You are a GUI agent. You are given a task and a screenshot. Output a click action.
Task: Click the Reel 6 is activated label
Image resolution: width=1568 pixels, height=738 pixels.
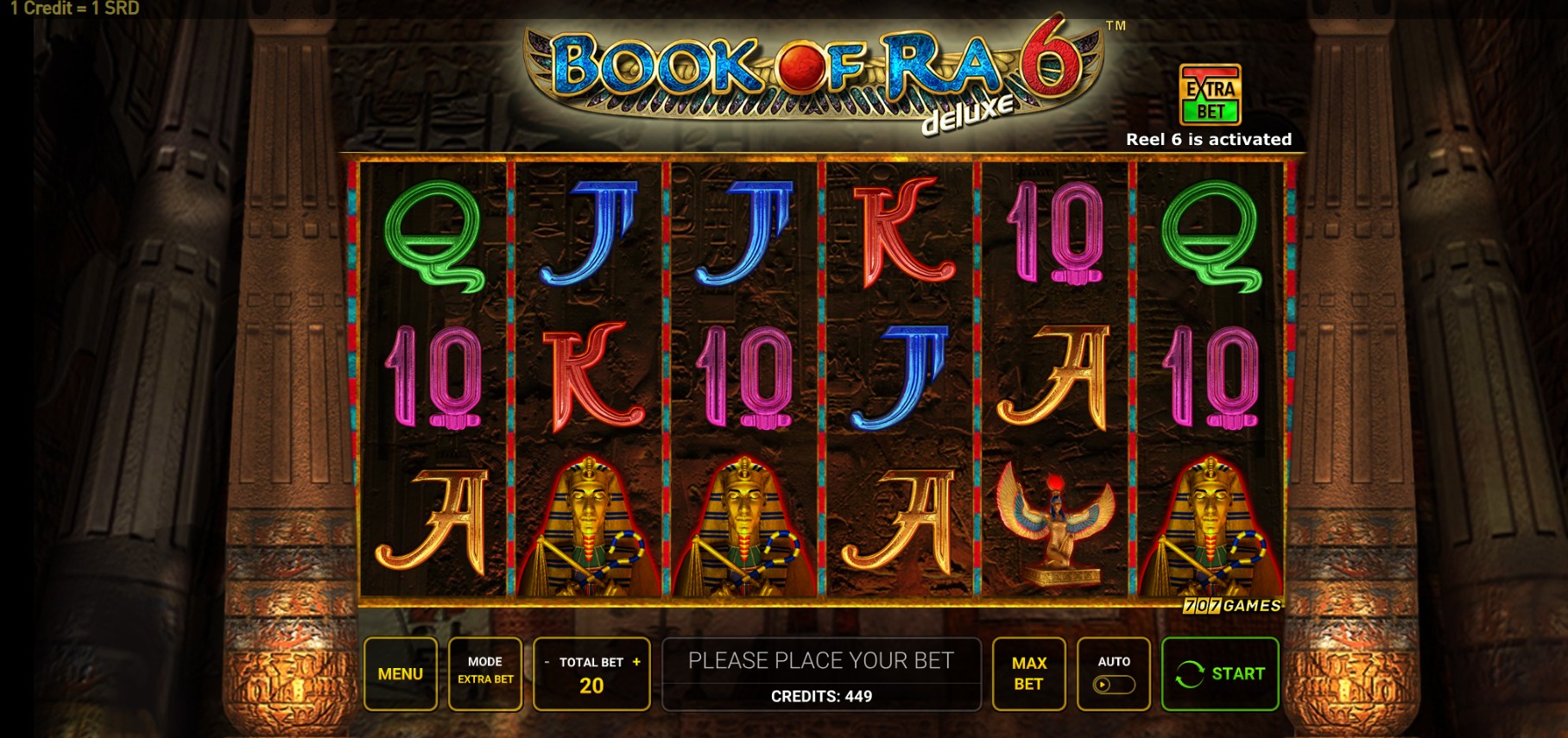coord(1209,138)
